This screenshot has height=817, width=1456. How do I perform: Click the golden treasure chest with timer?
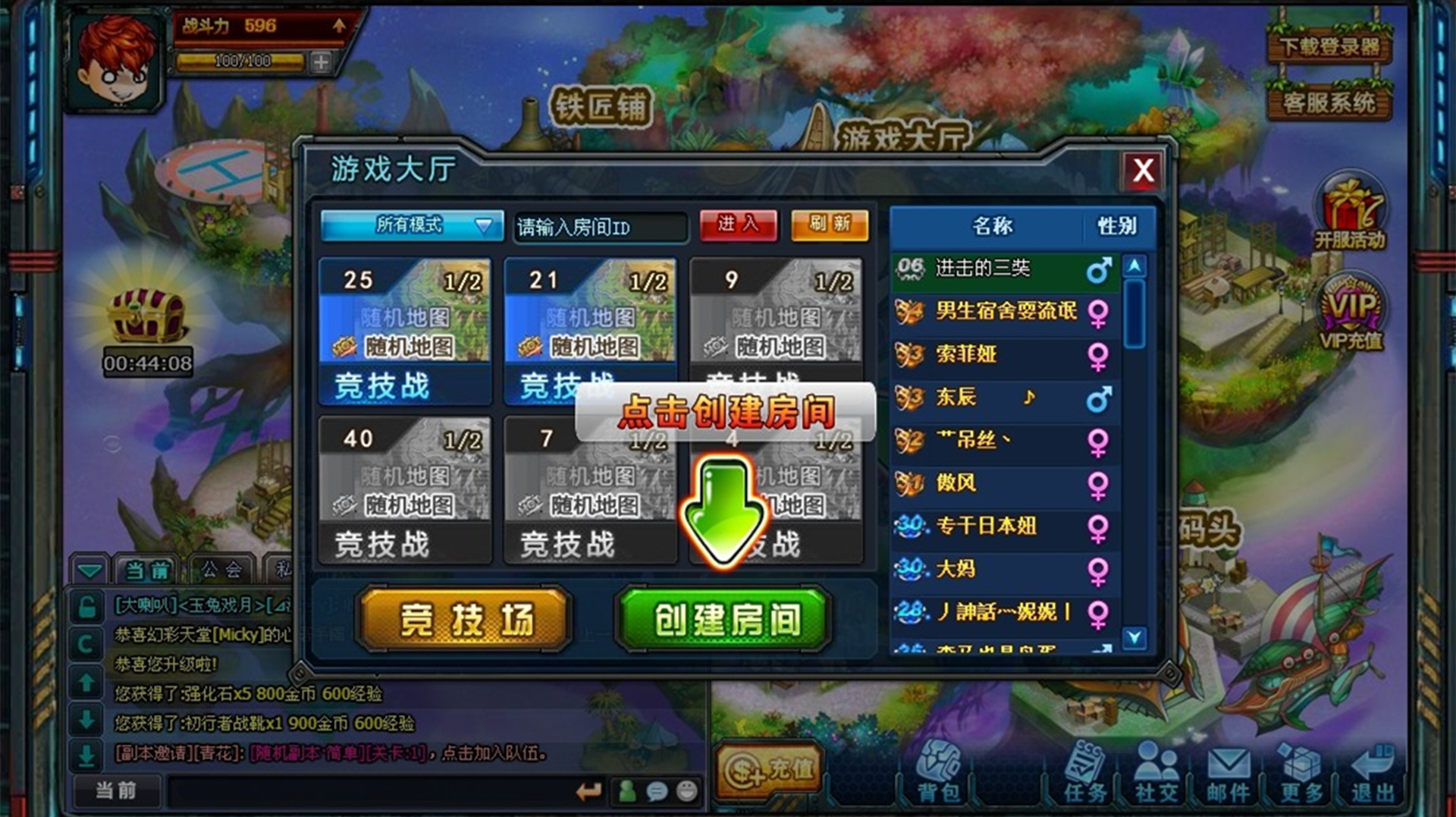click(x=146, y=315)
